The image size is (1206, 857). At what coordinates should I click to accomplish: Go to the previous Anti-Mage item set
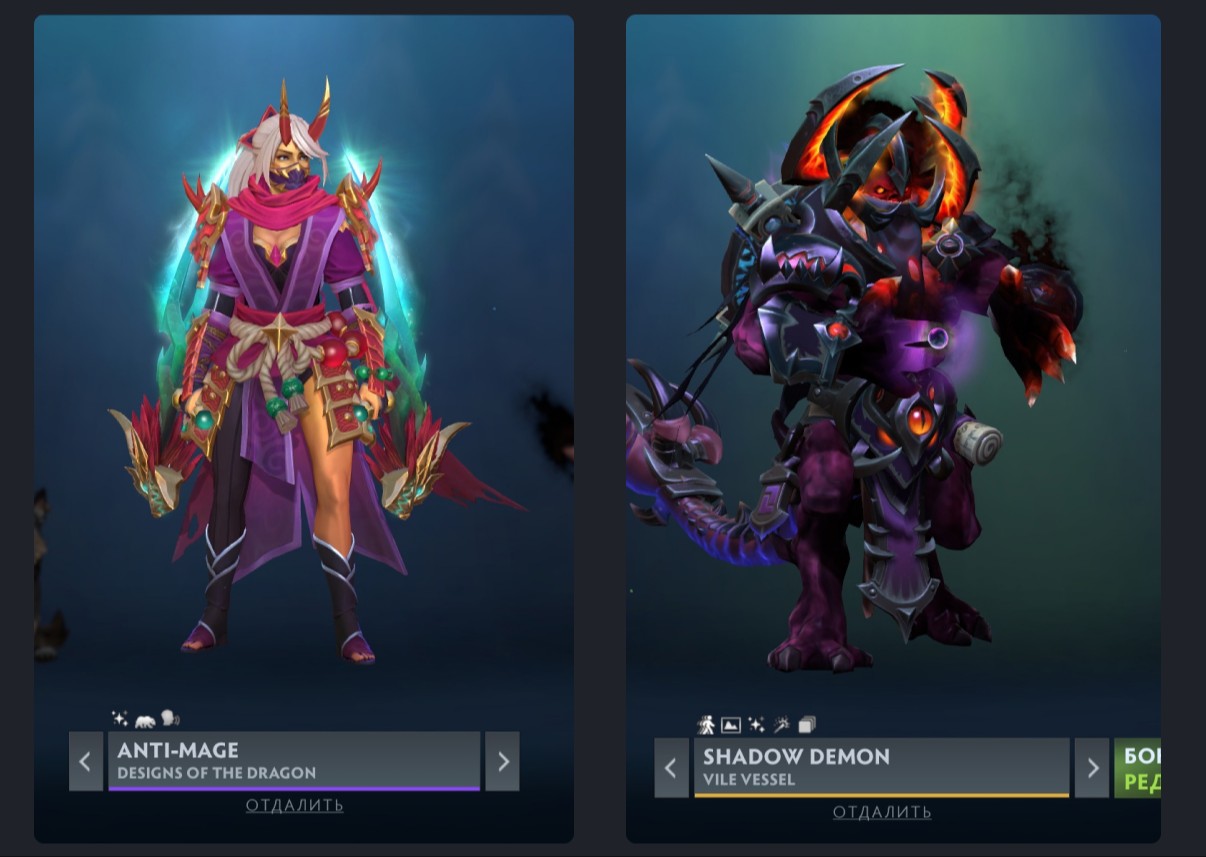click(x=85, y=762)
